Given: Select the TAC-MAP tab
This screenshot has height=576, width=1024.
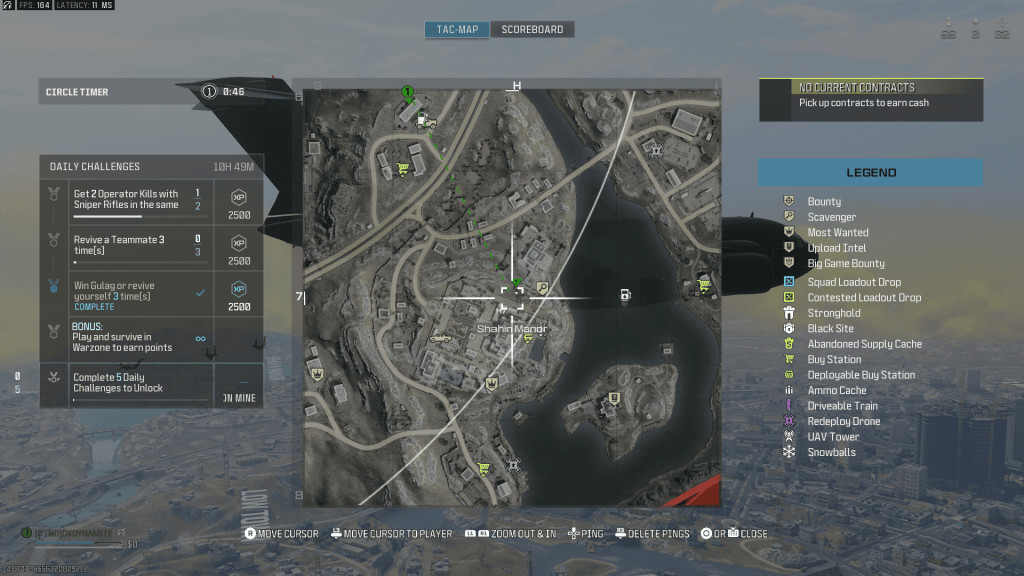Looking at the screenshot, I should [457, 29].
